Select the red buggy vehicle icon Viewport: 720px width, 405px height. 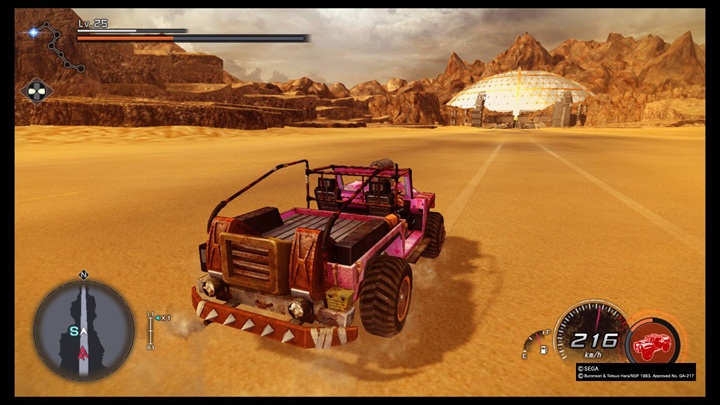(652, 342)
